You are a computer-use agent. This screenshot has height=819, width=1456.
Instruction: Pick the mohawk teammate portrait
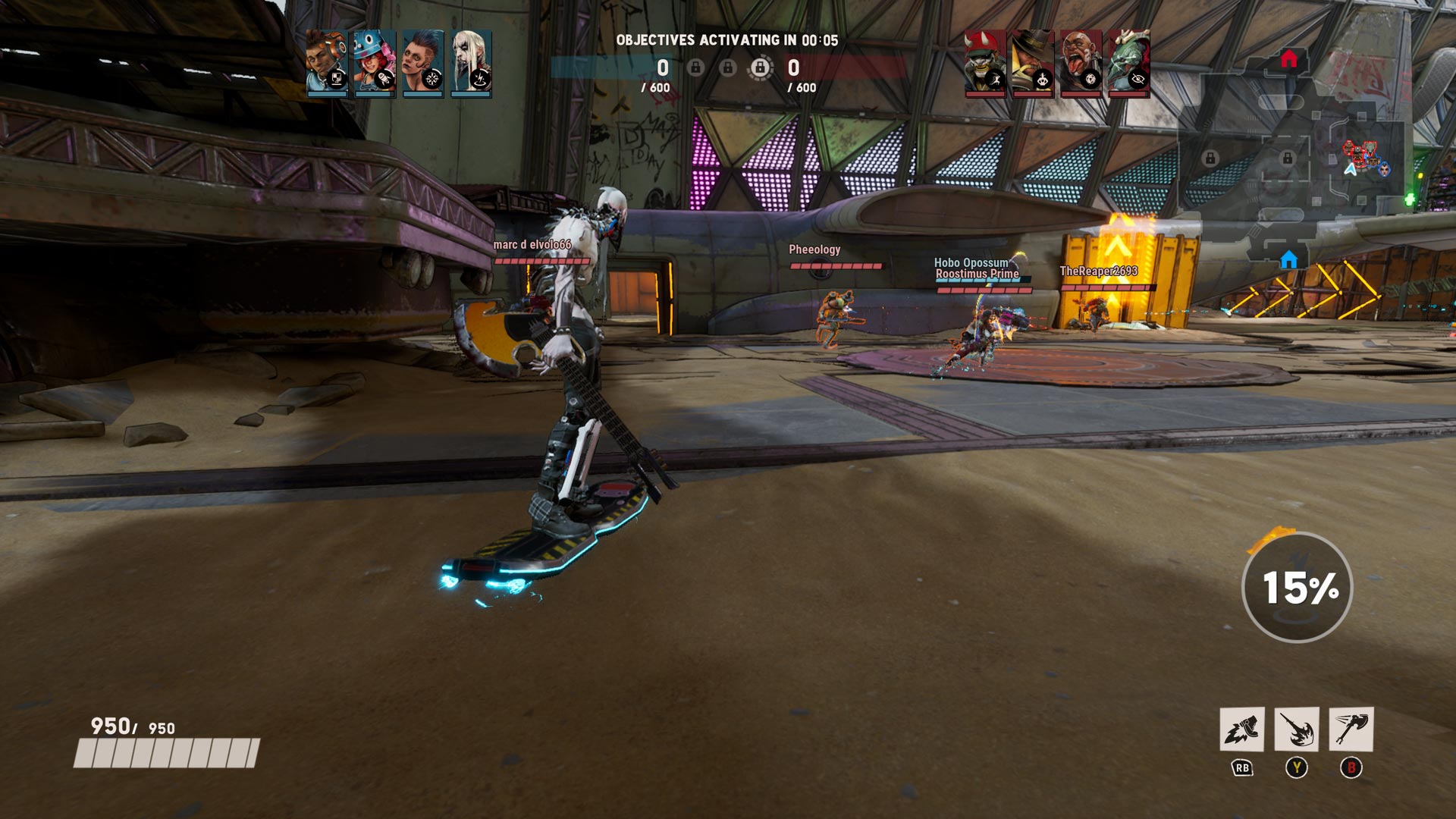pos(423,64)
